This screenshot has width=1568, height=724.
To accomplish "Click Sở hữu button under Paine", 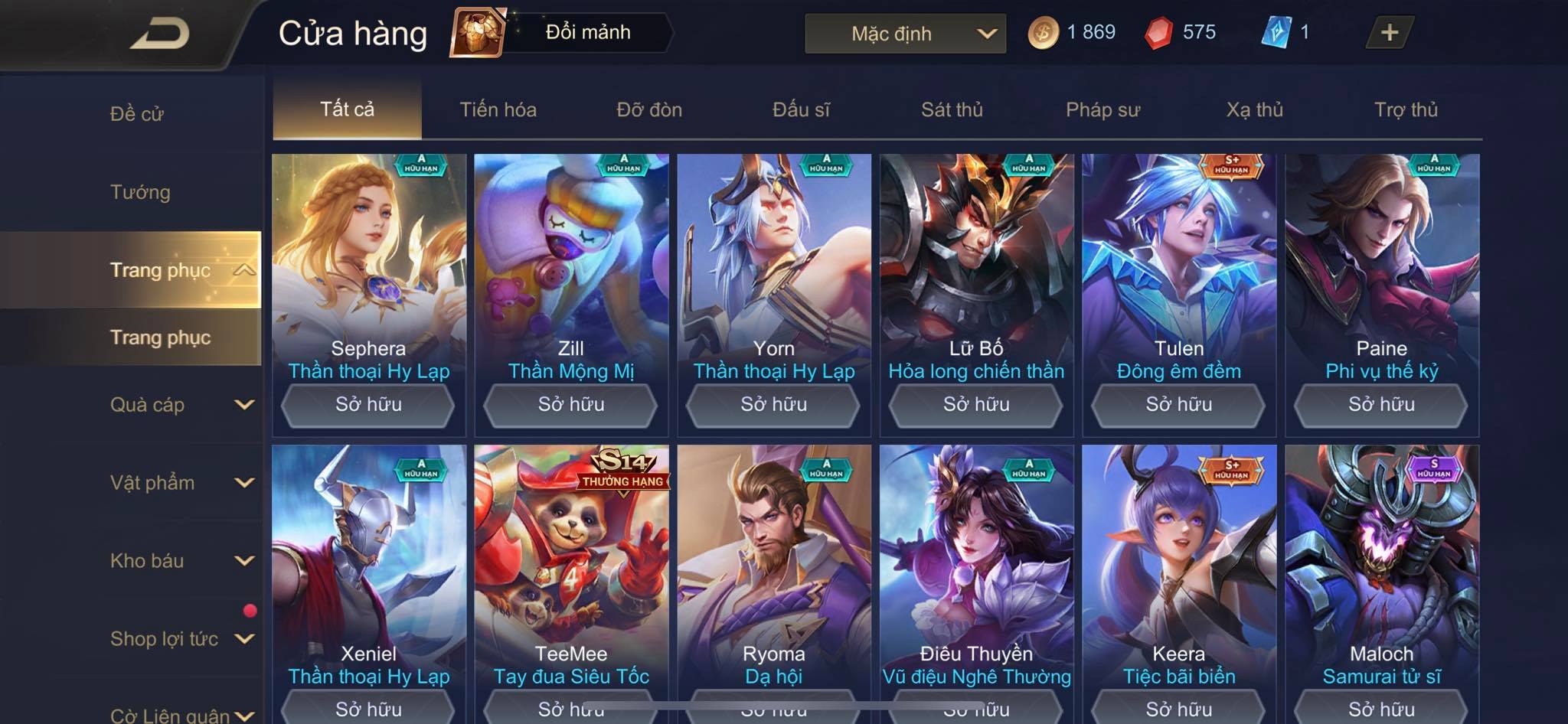I will pos(1381,404).
